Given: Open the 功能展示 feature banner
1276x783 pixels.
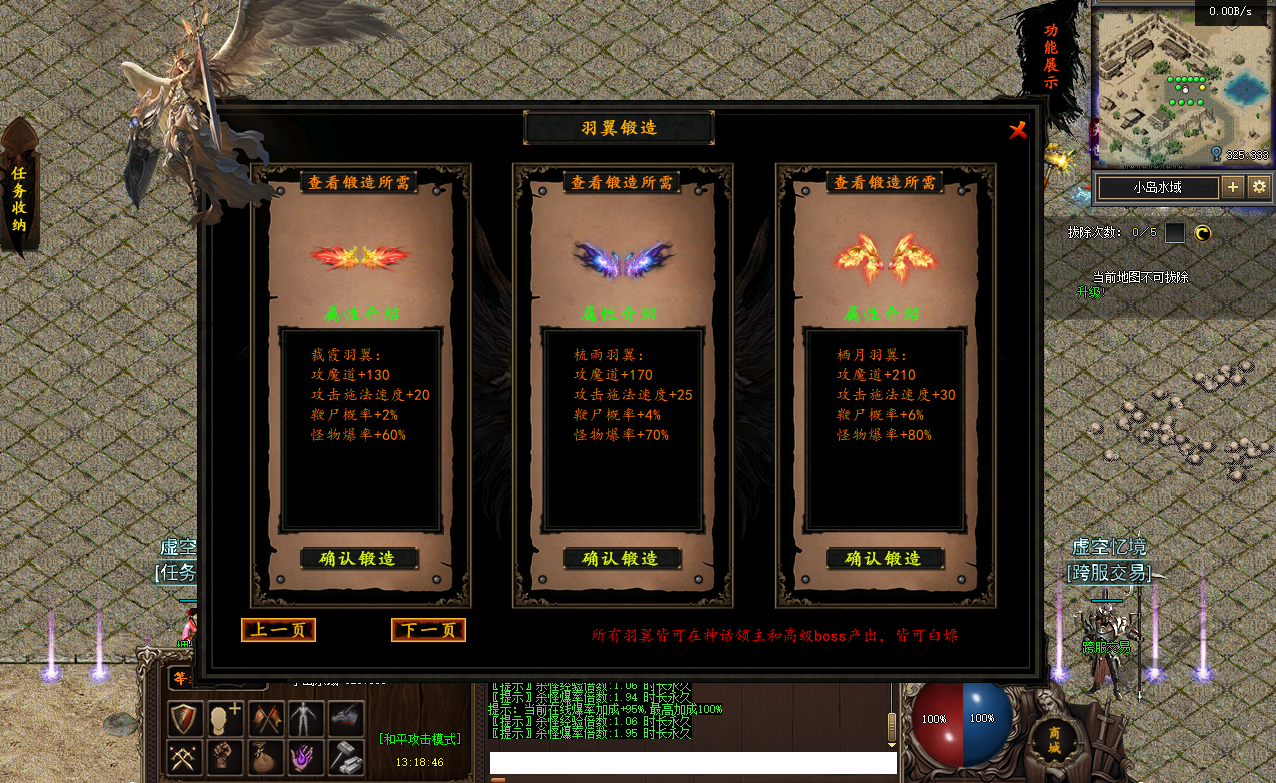Looking at the screenshot, I should coord(1051,56).
